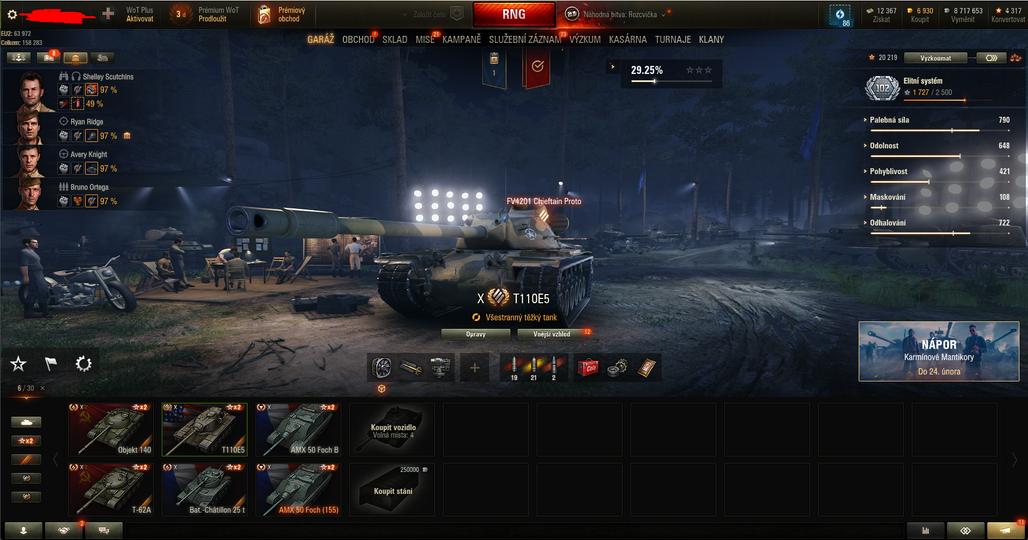This screenshot has width=1028, height=540.
Task: Open the settings gear menu
Action: tap(12, 14)
